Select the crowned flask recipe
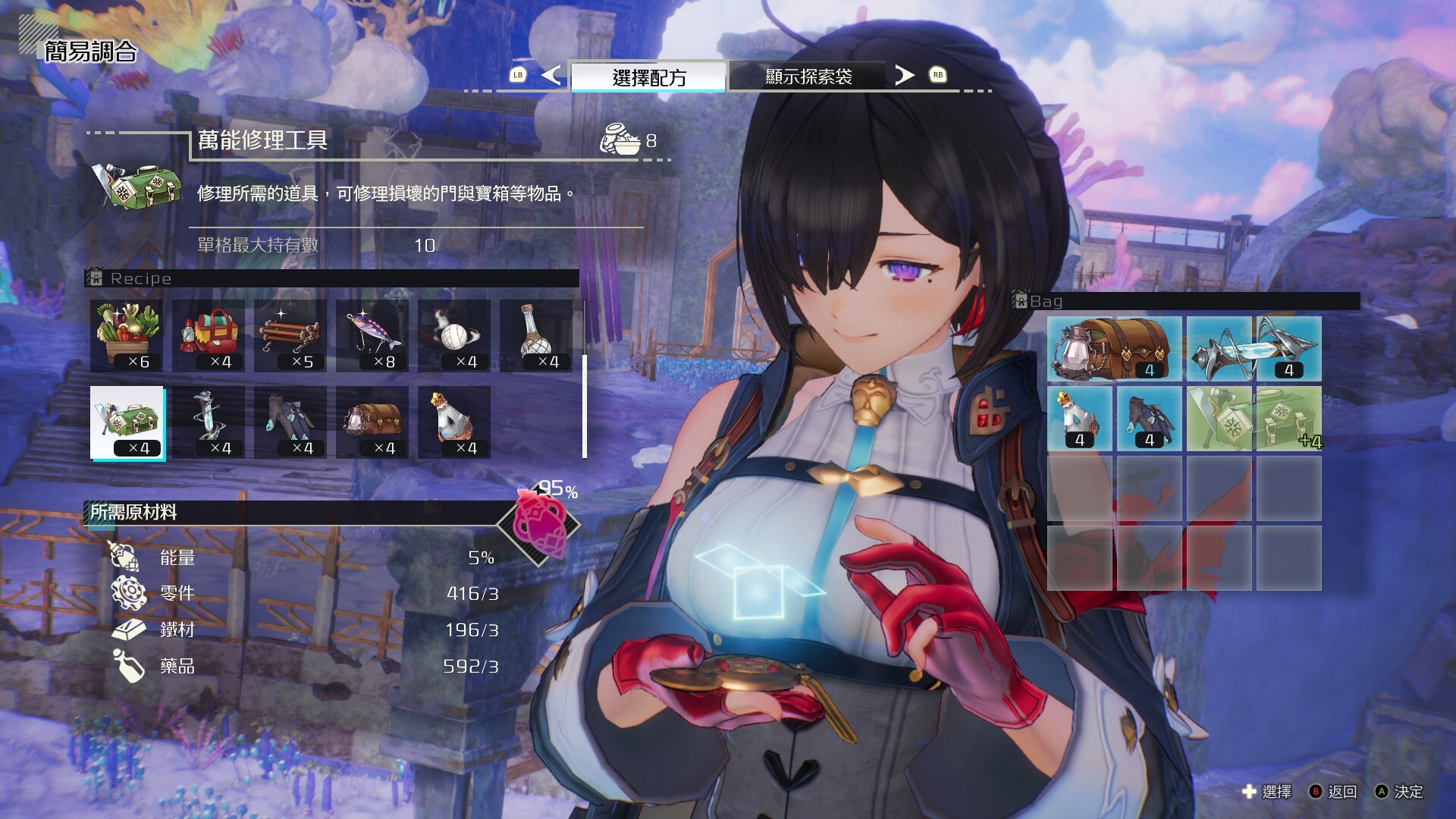 point(454,422)
